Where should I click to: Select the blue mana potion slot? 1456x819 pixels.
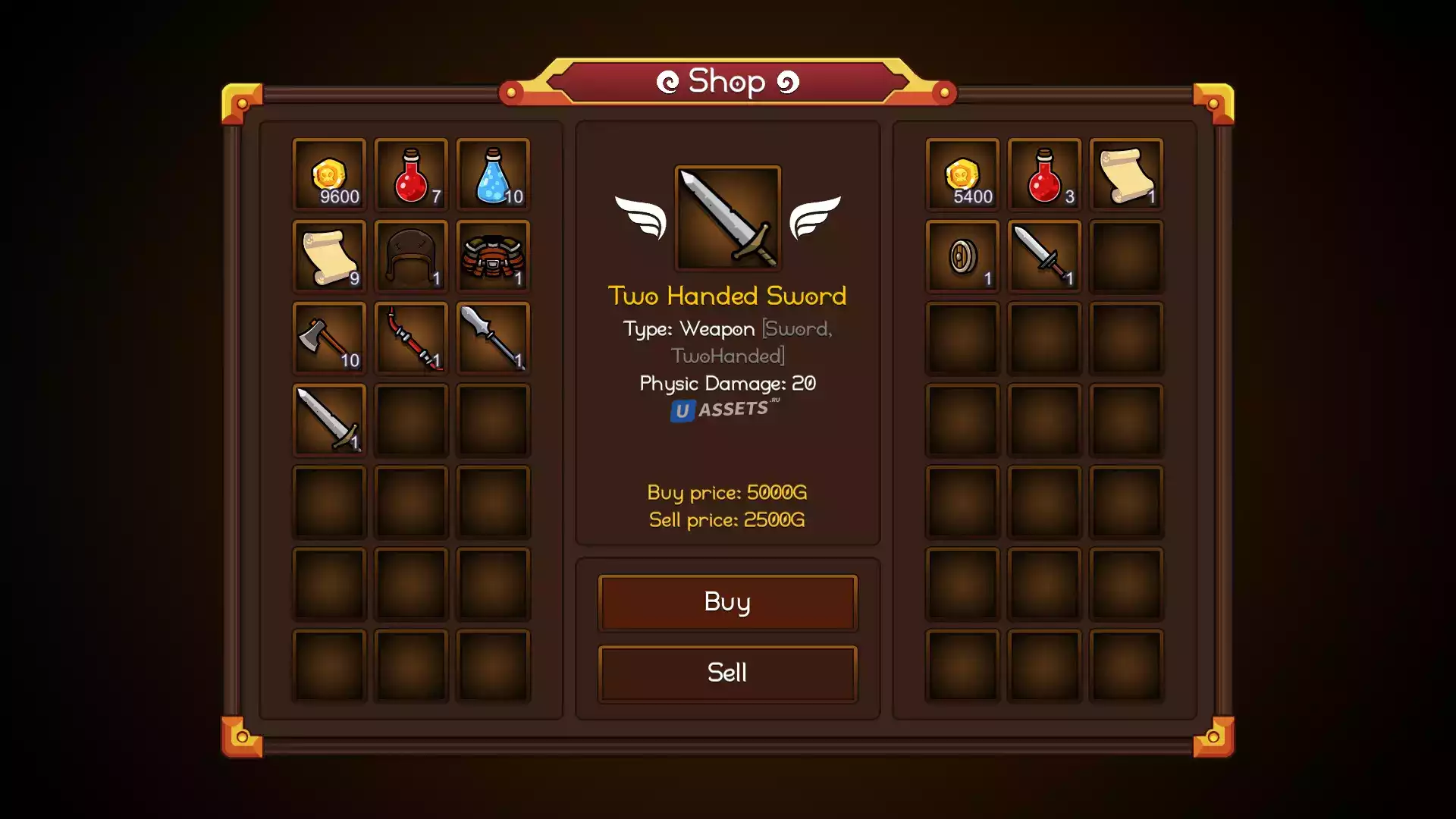pos(493,174)
